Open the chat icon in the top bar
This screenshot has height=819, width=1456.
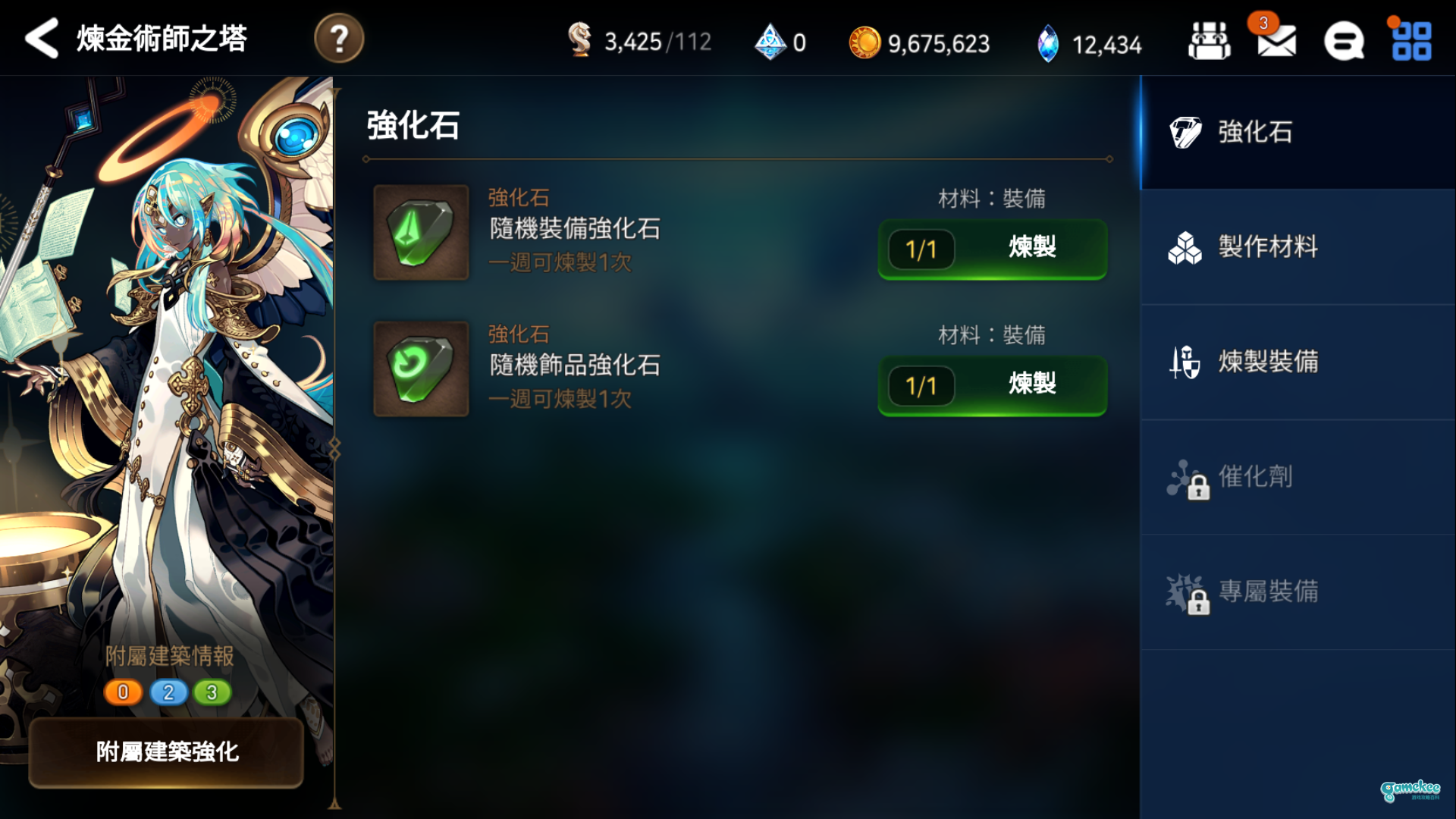[1345, 42]
